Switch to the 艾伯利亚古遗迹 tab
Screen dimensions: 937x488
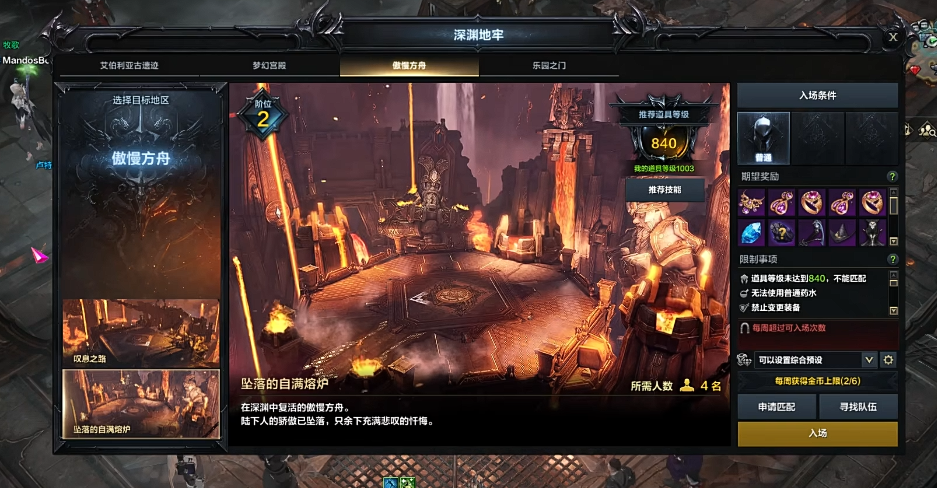point(129,65)
